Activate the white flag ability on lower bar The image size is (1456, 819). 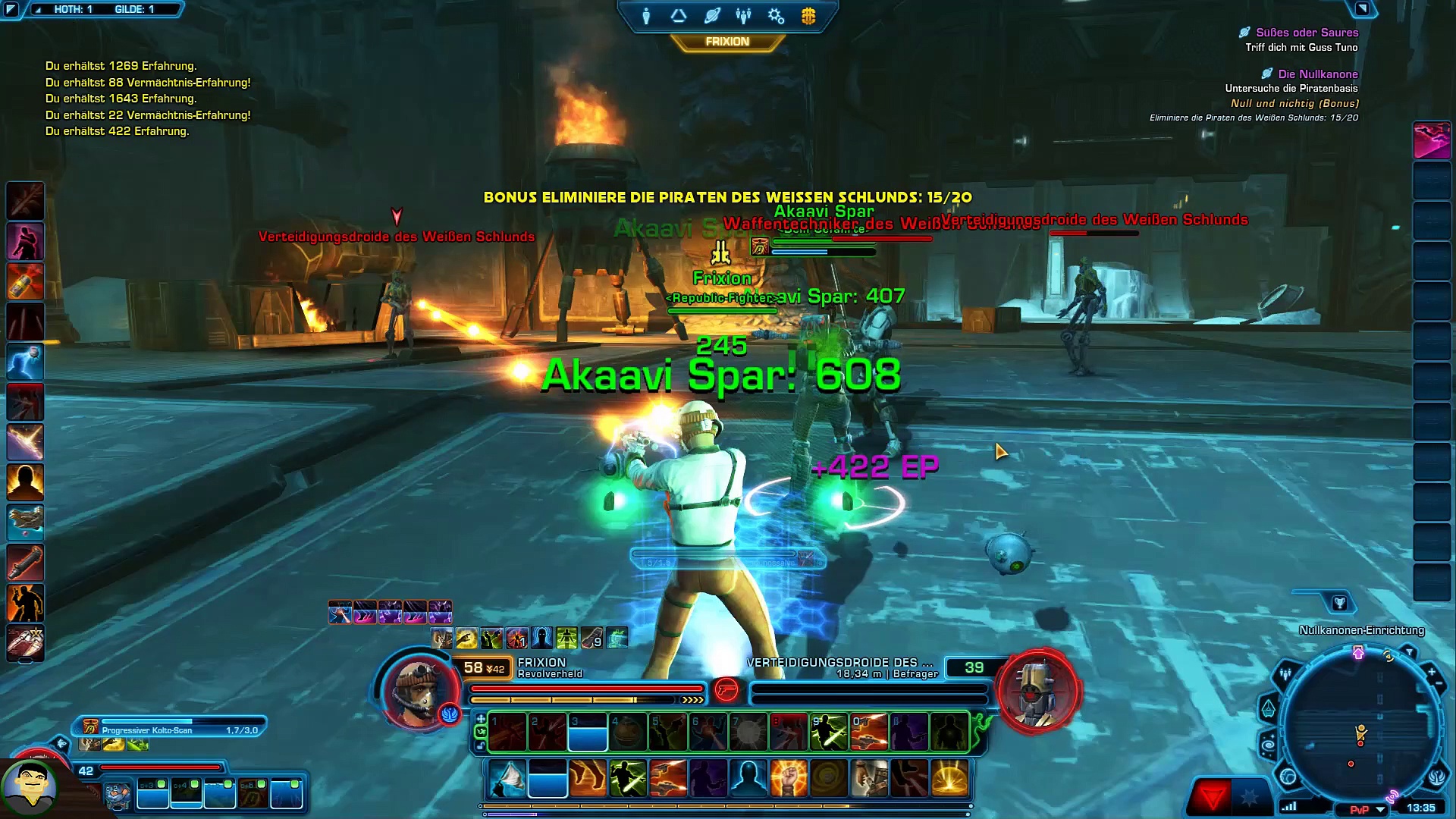508,778
